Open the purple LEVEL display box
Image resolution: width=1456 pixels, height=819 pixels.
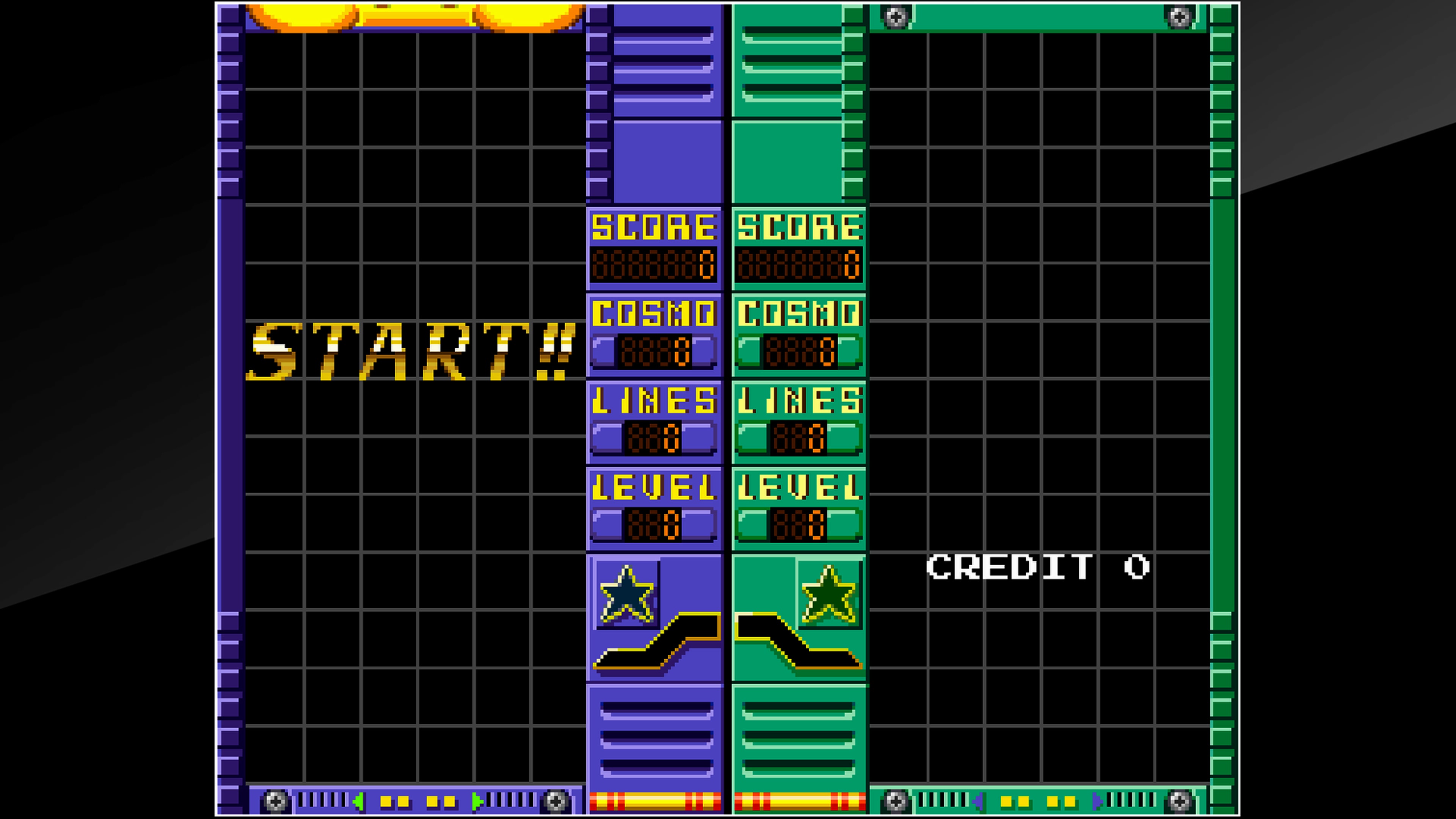[x=654, y=509]
